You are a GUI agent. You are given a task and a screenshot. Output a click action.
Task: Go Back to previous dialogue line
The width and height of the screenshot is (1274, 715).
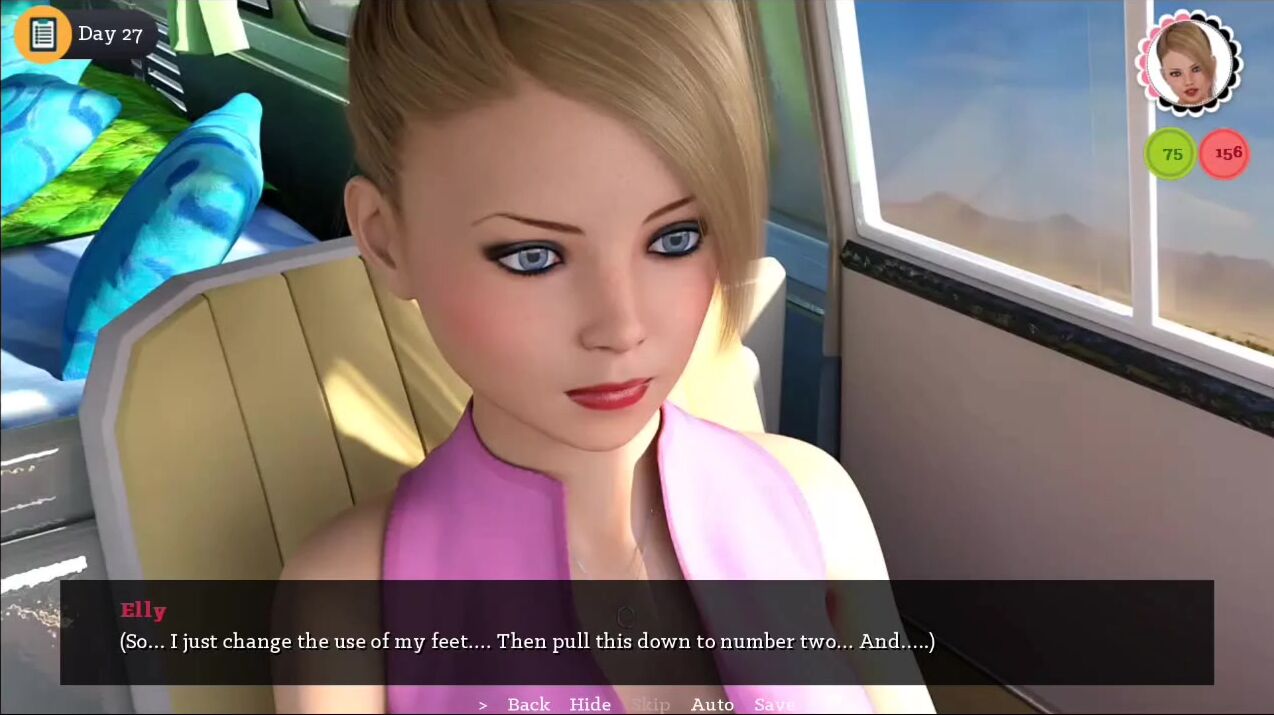pos(528,704)
